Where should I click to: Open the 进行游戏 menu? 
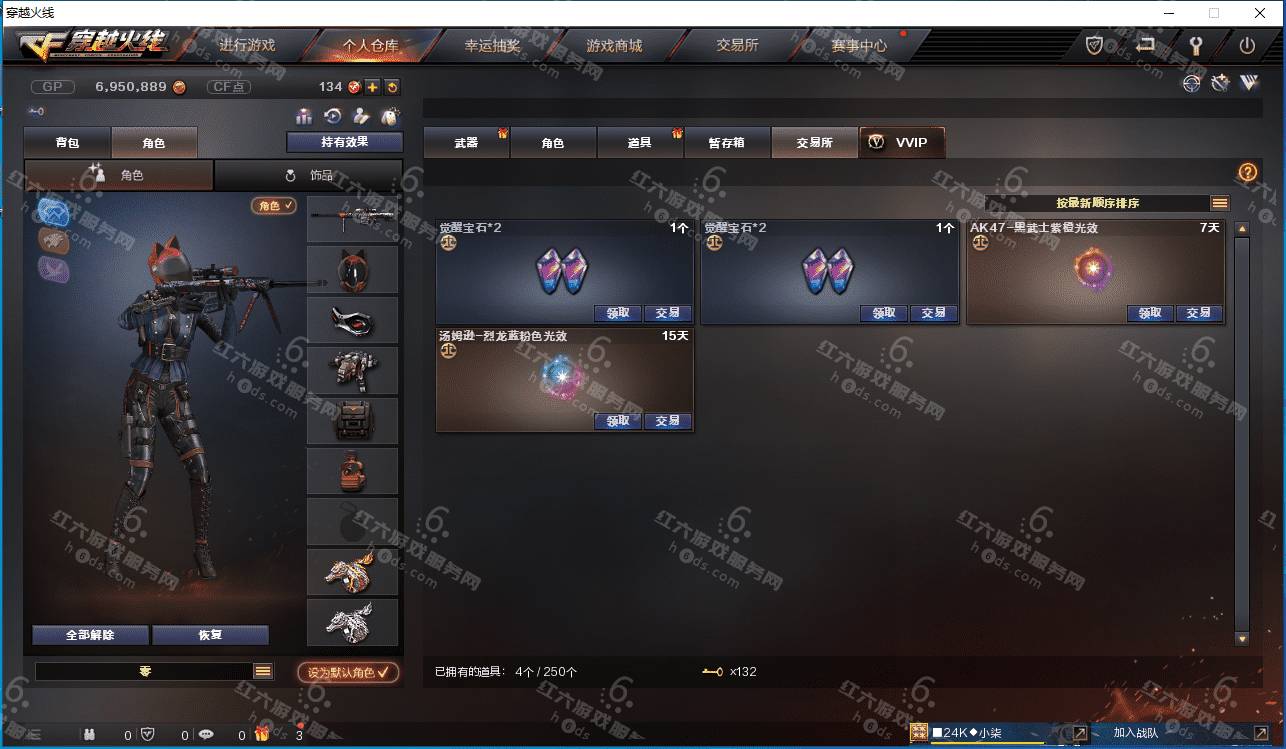pos(247,45)
